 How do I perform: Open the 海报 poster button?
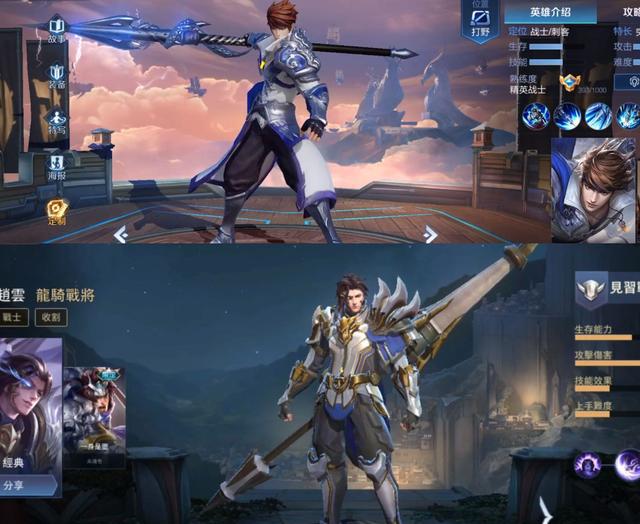(56, 166)
